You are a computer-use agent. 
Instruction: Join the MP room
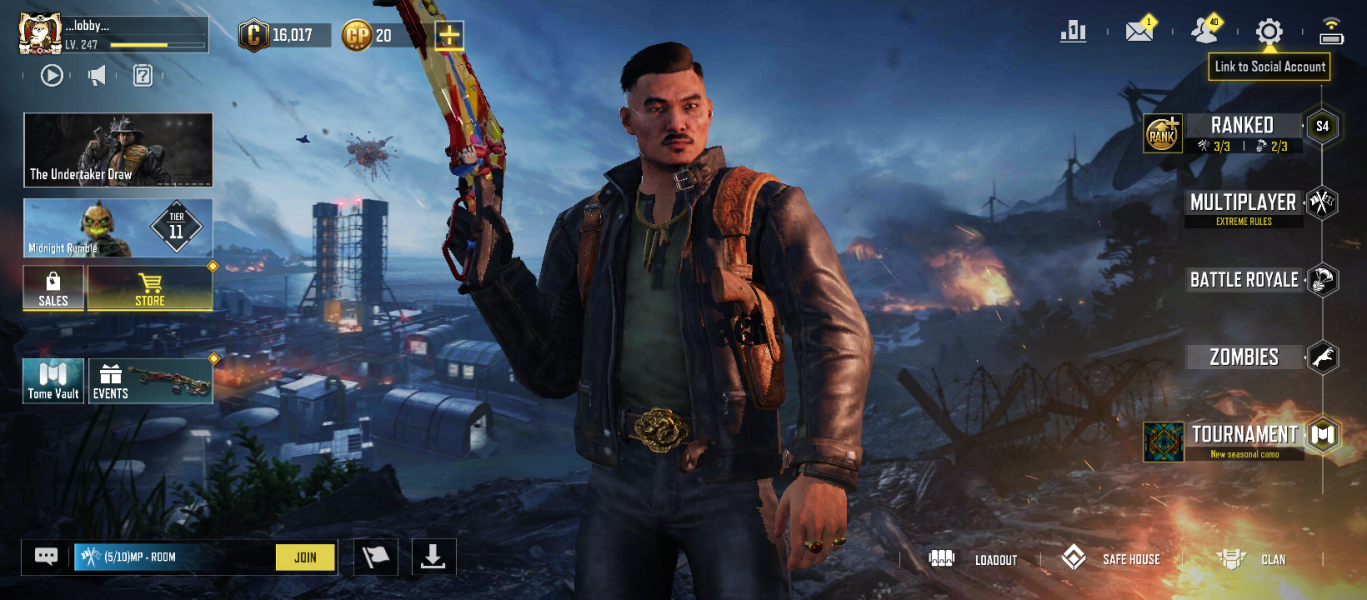coord(305,558)
